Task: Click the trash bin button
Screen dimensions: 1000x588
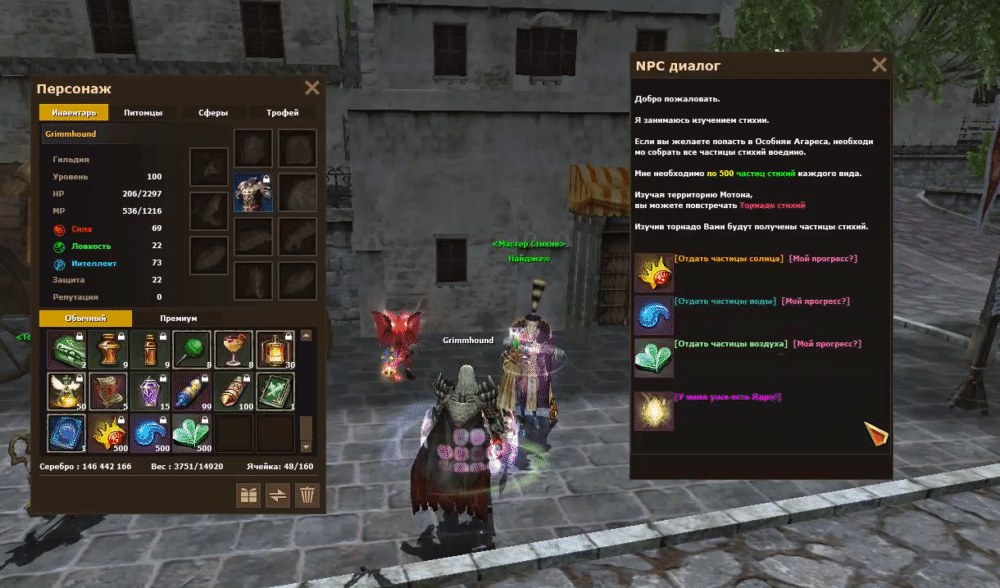Action: [x=308, y=495]
